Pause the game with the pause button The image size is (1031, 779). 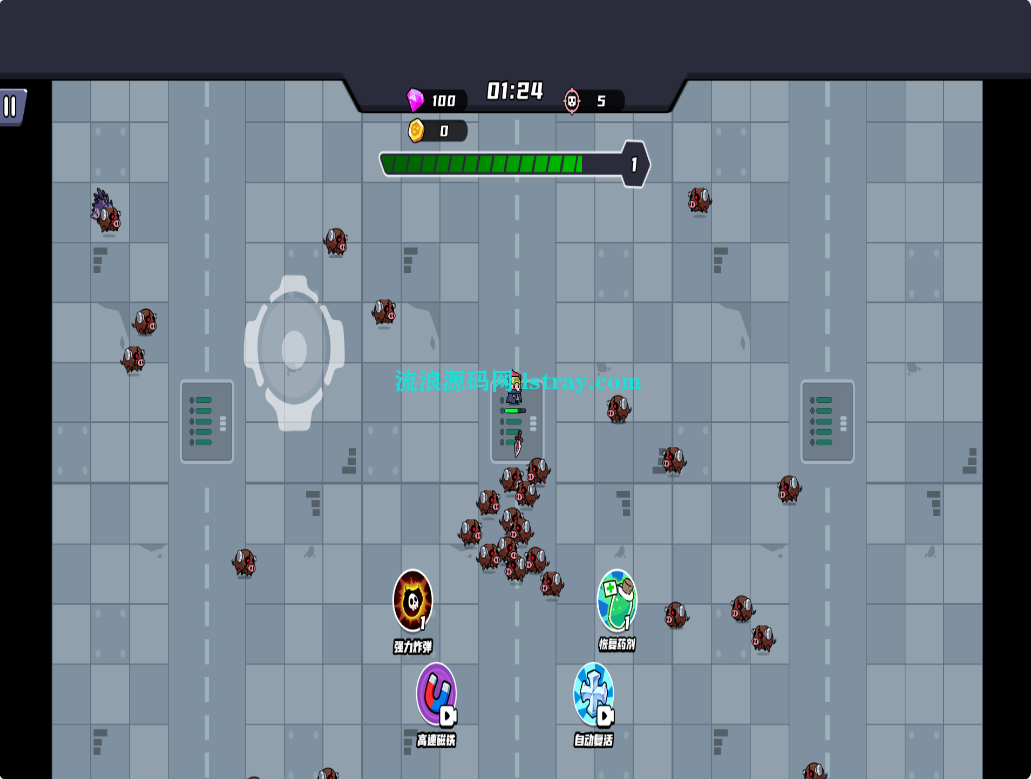[x=11, y=106]
